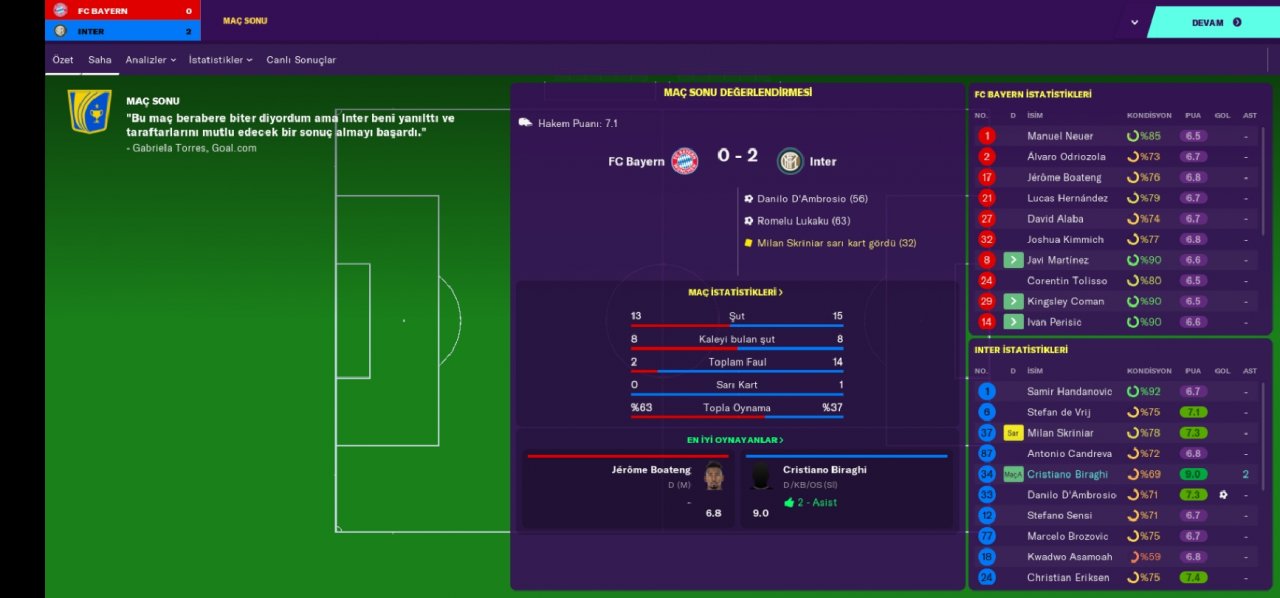Image resolution: width=1280 pixels, height=598 pixels.
Task: Click the FC Bayern club badge
Action: tap(685, 161)
